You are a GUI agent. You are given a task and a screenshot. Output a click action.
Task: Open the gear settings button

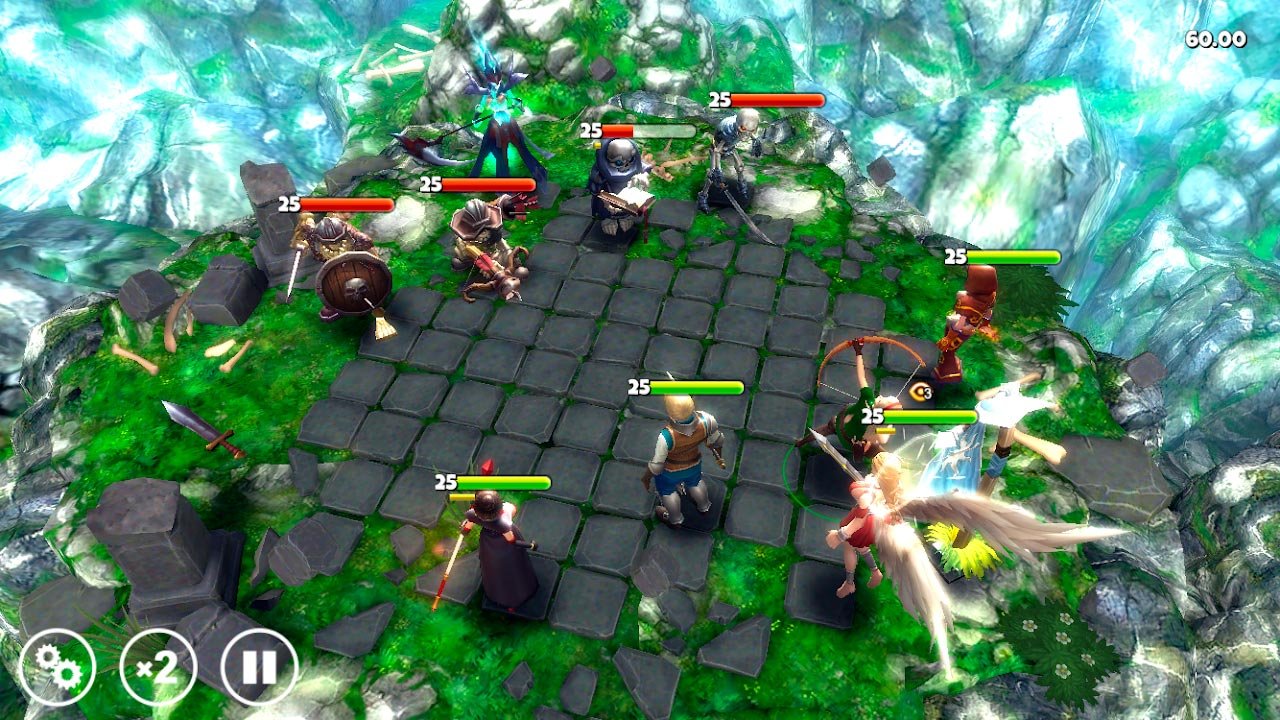pyautogui.click(x=57, y=667)
